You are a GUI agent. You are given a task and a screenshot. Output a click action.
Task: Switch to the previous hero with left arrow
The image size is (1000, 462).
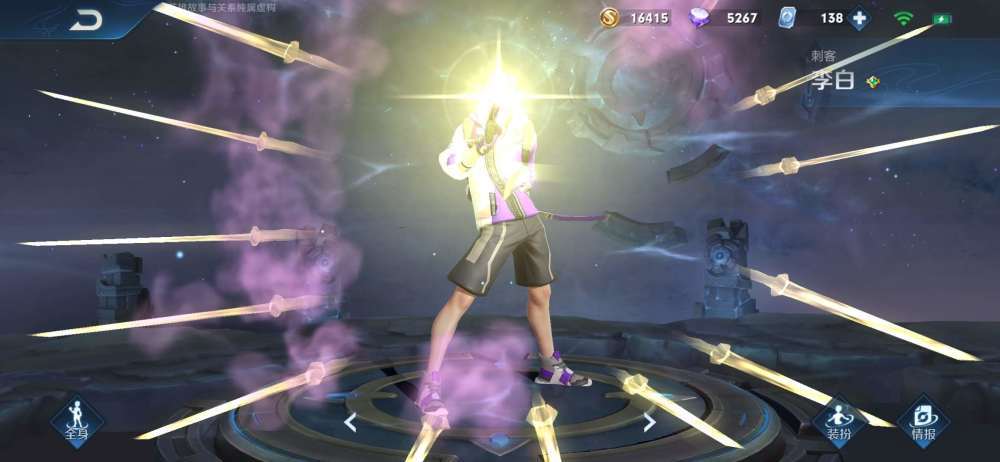pyautogui.click(x=350, y=422)
